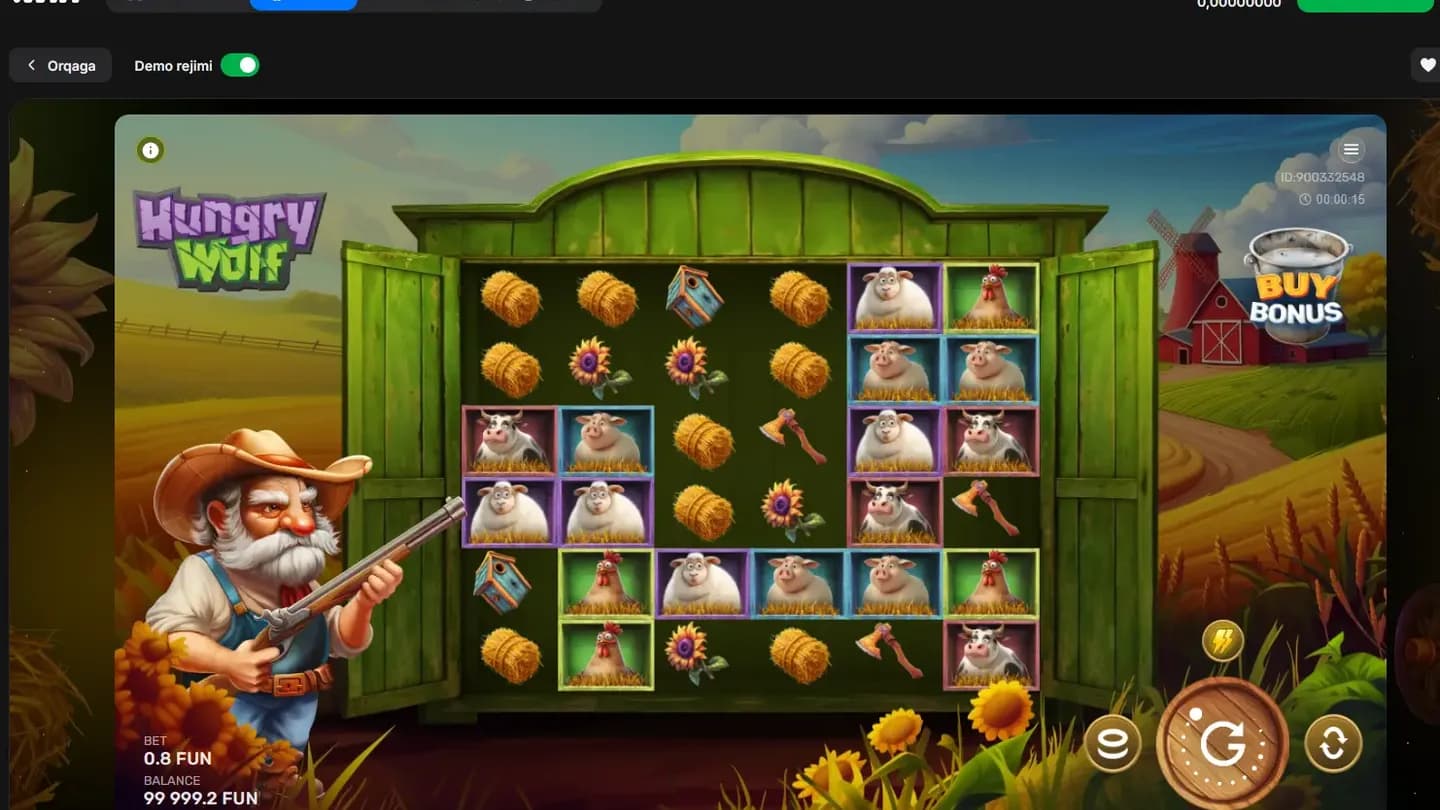This screenshot has width=1440, height=810.
Task: Click the game ID:900332548 label
Action: pyautogui.click(x=1322, y=177)
